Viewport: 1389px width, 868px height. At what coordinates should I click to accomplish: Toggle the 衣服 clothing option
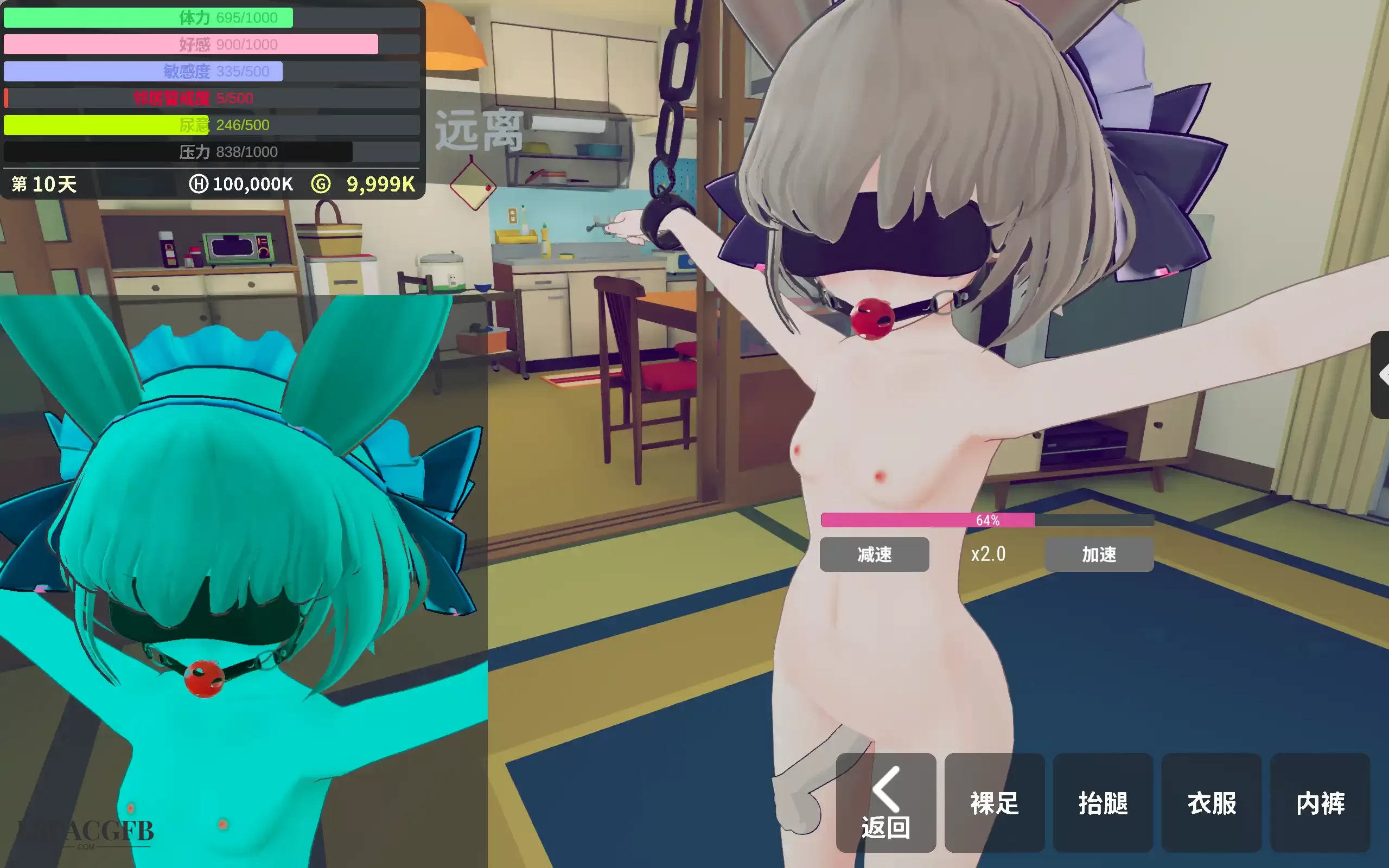[x=1212, y=805]
